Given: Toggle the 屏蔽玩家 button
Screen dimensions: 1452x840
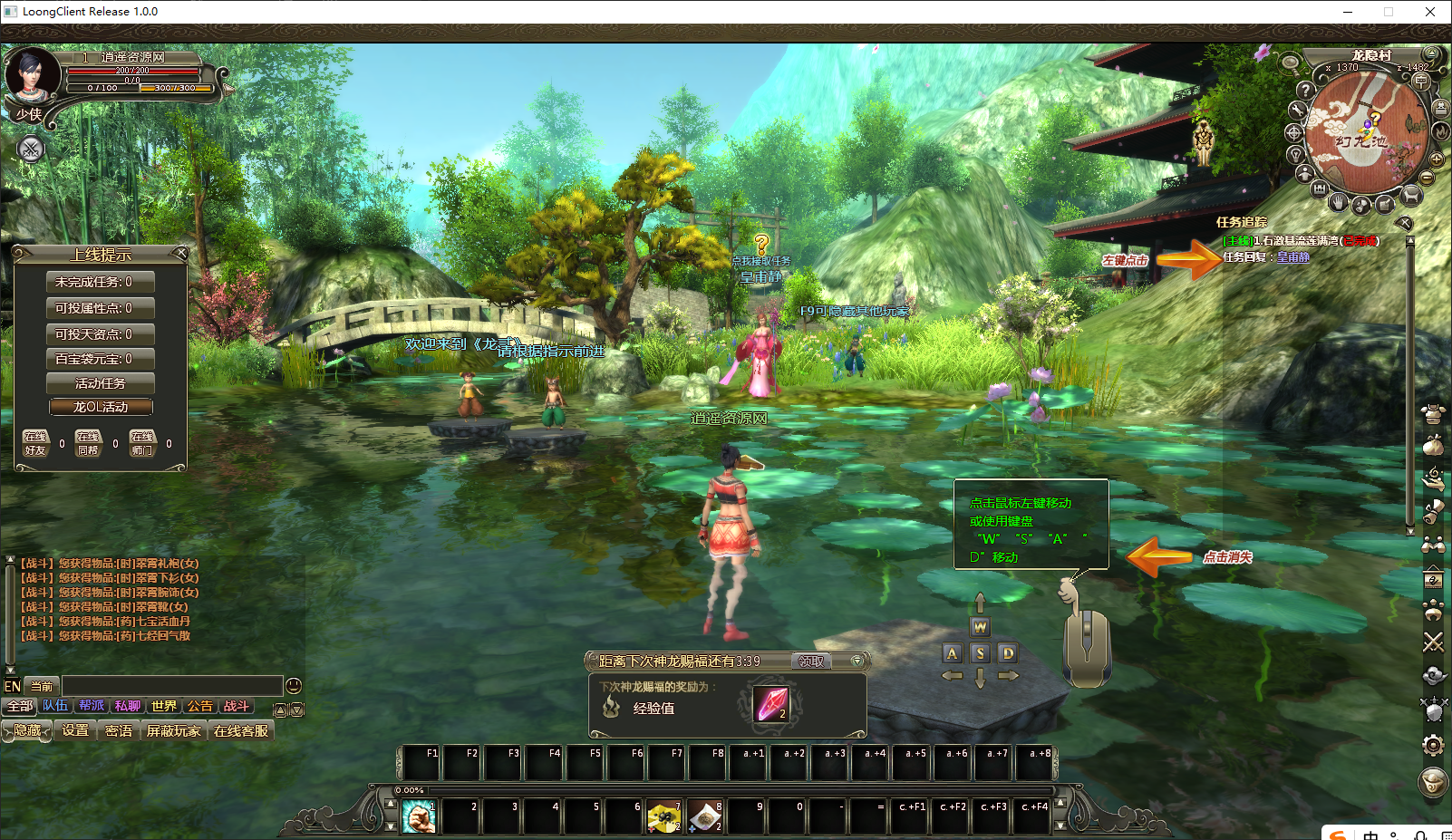Looking at the screenshot, I should [x=174, y=730].
